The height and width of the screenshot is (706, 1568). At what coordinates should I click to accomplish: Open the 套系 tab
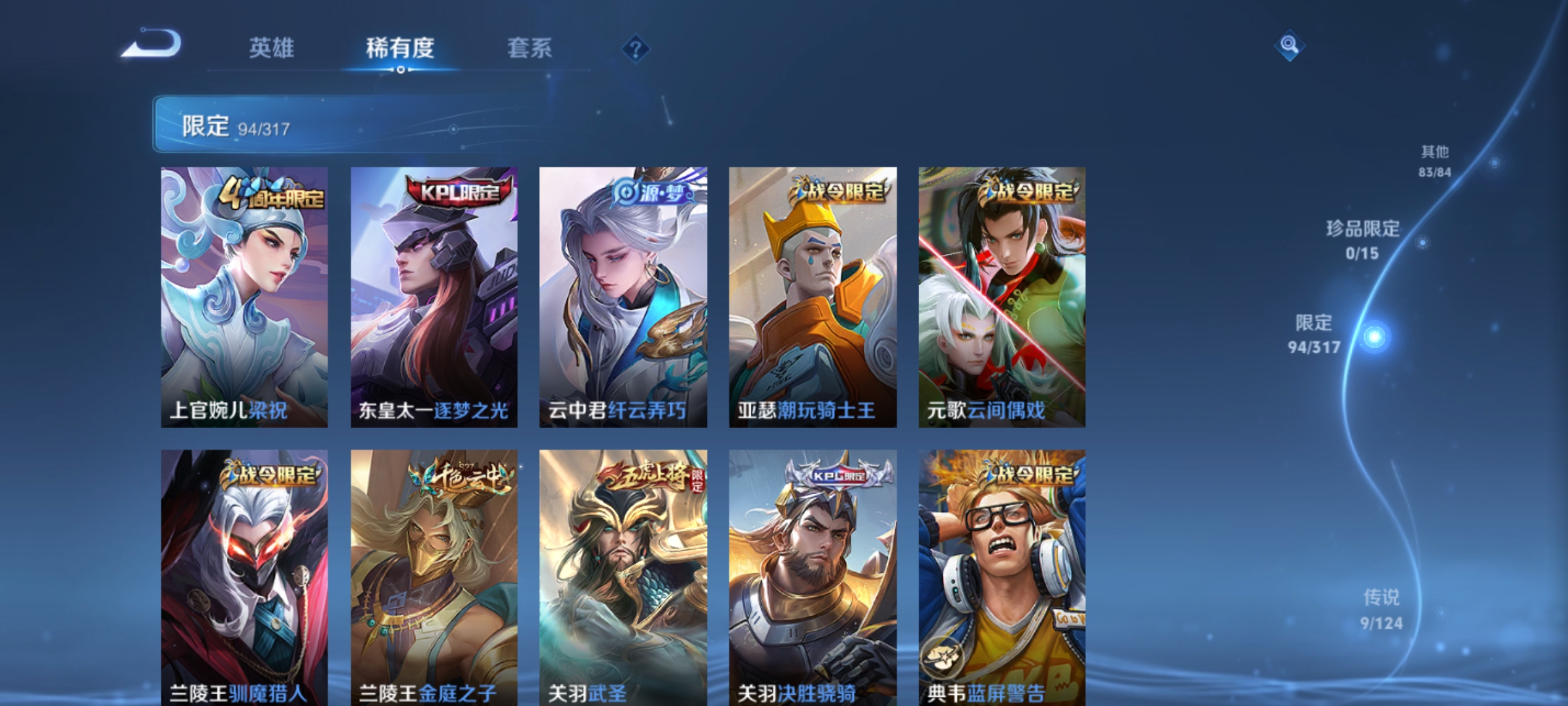pyautogui.click(x=529, y=48)
